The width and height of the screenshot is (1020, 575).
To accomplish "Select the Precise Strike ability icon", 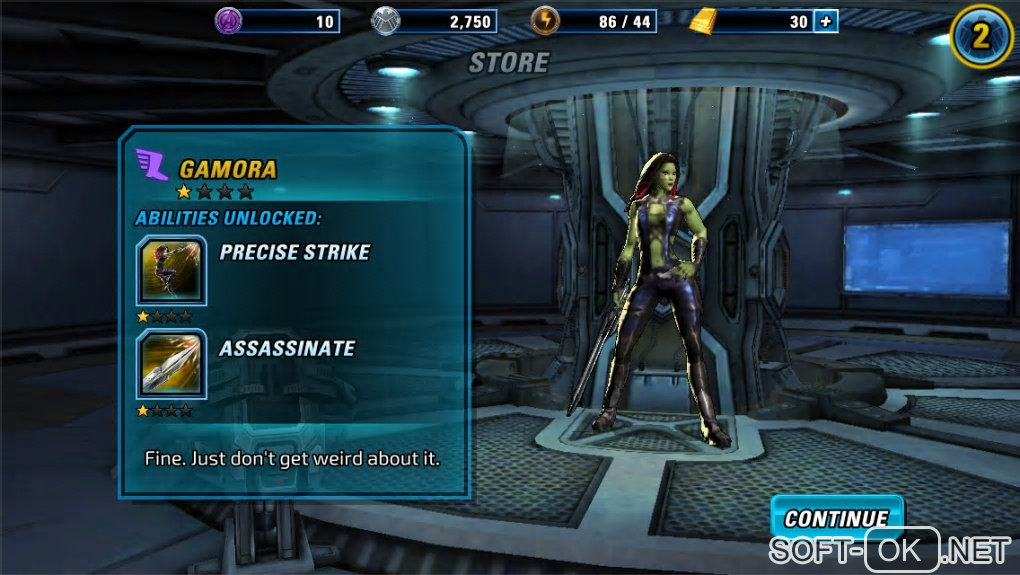I will [x=171, y=270].
